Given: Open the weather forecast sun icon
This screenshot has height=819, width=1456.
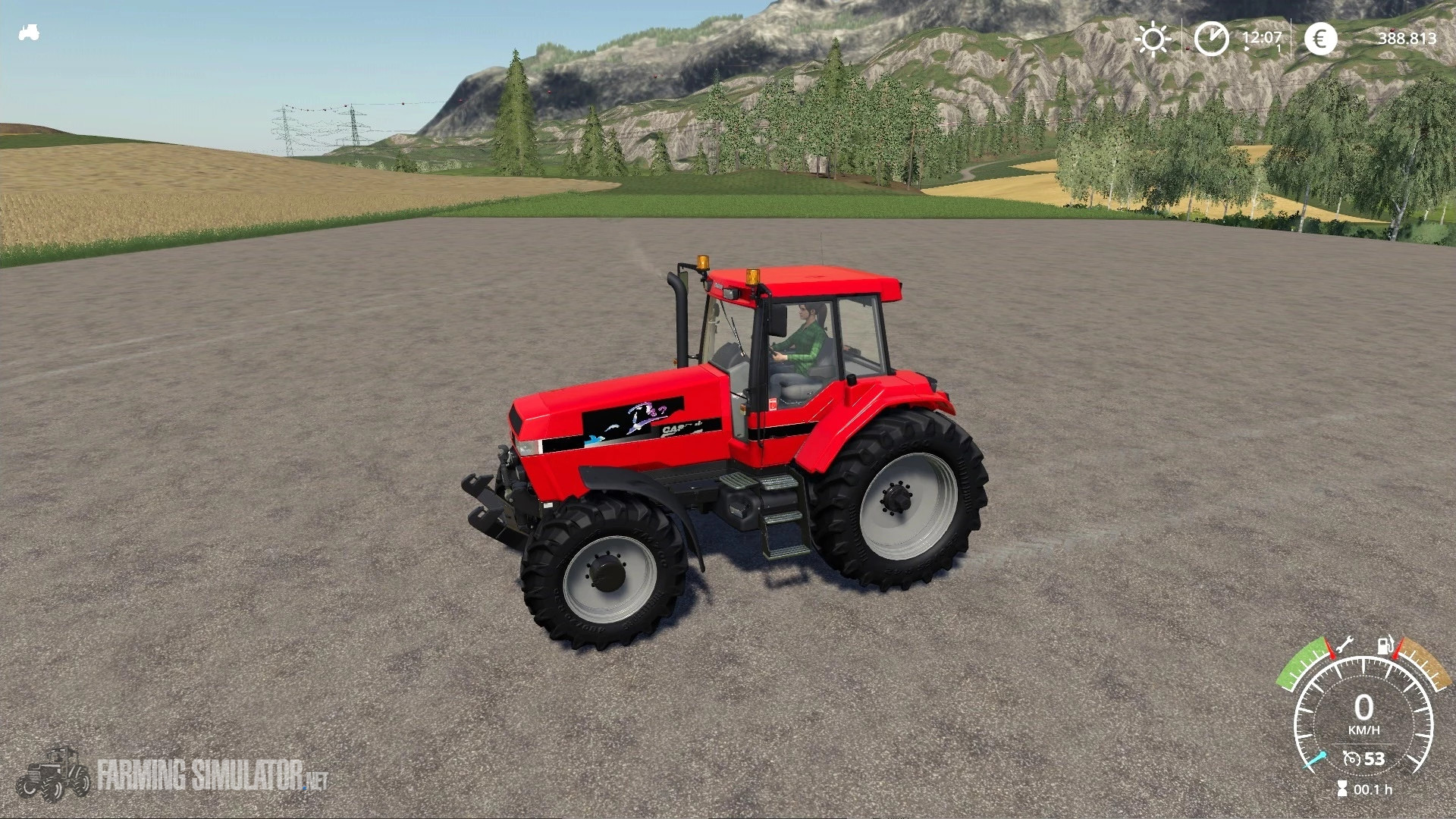Looking at the screenshot, I should pos(1154,38).
